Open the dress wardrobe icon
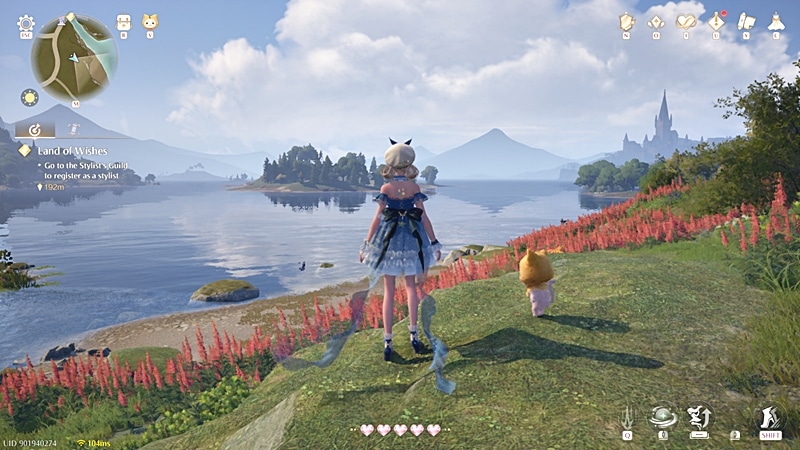This screenshot has width=800, height=450. coord(775,21)
